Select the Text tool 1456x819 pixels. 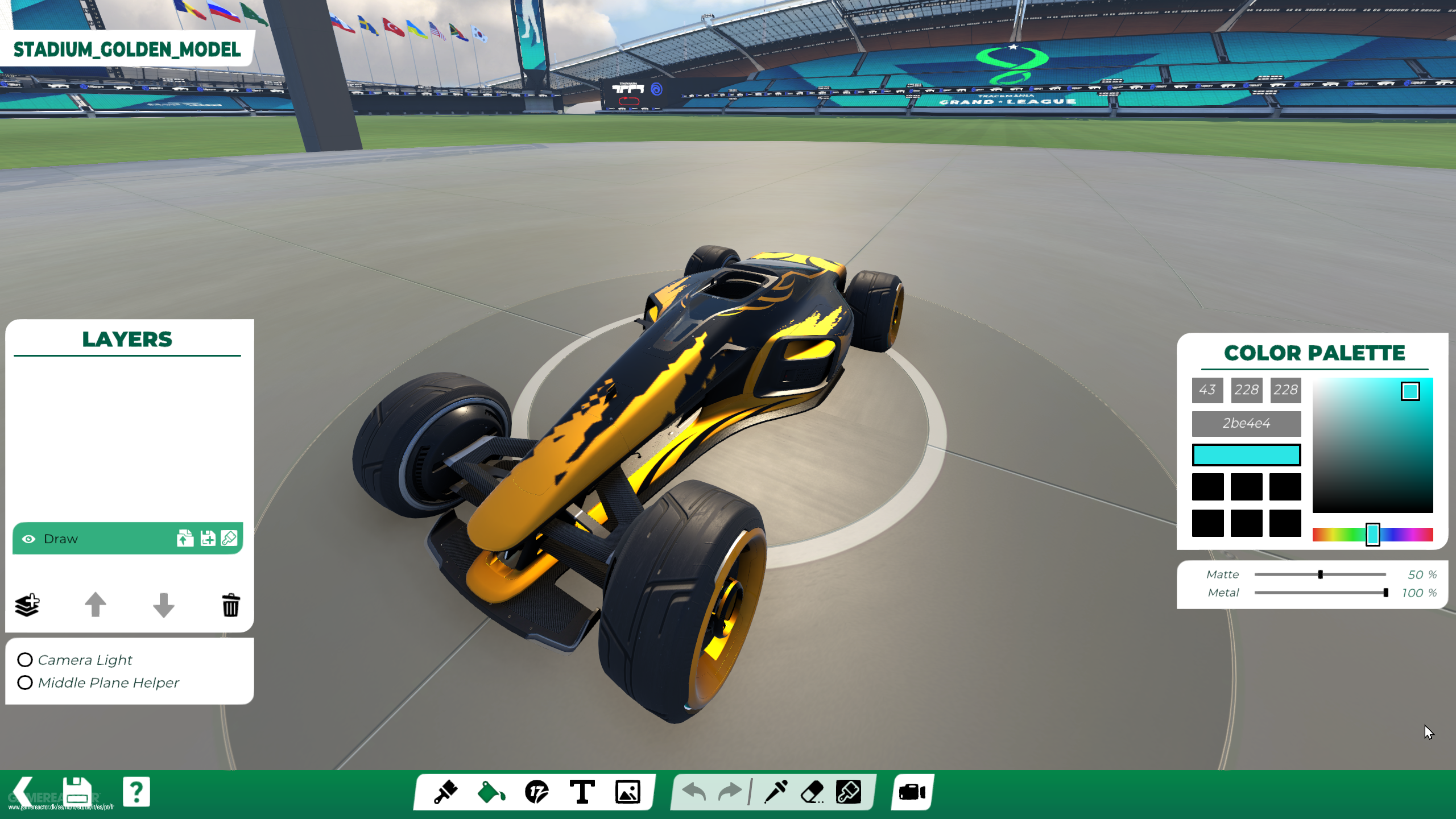(x=582, y=791)
